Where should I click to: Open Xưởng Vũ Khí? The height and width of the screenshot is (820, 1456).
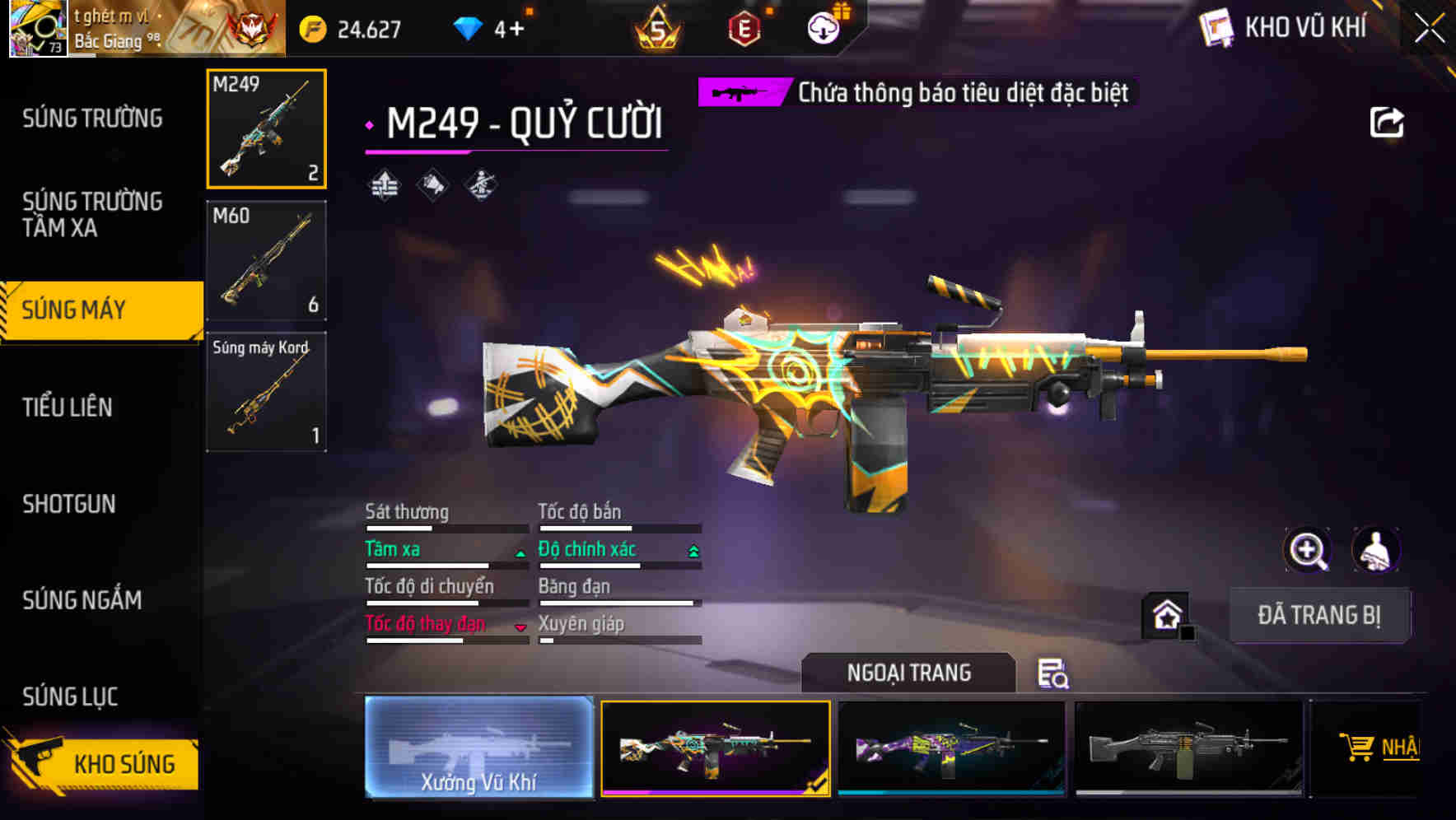coord(479,749)
